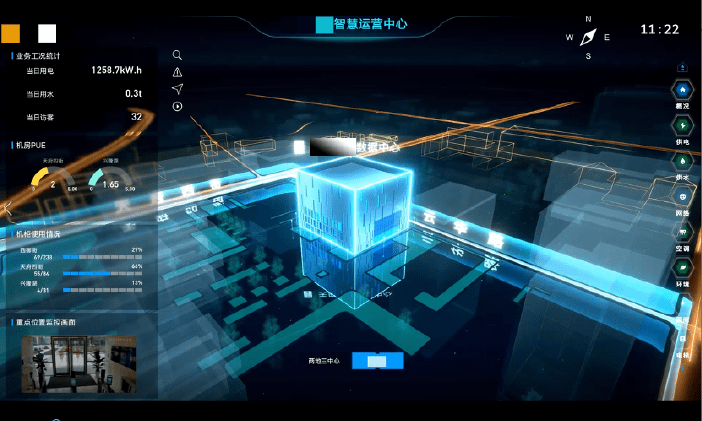Activate the paper plane navigation icon

tap(177, 89)
